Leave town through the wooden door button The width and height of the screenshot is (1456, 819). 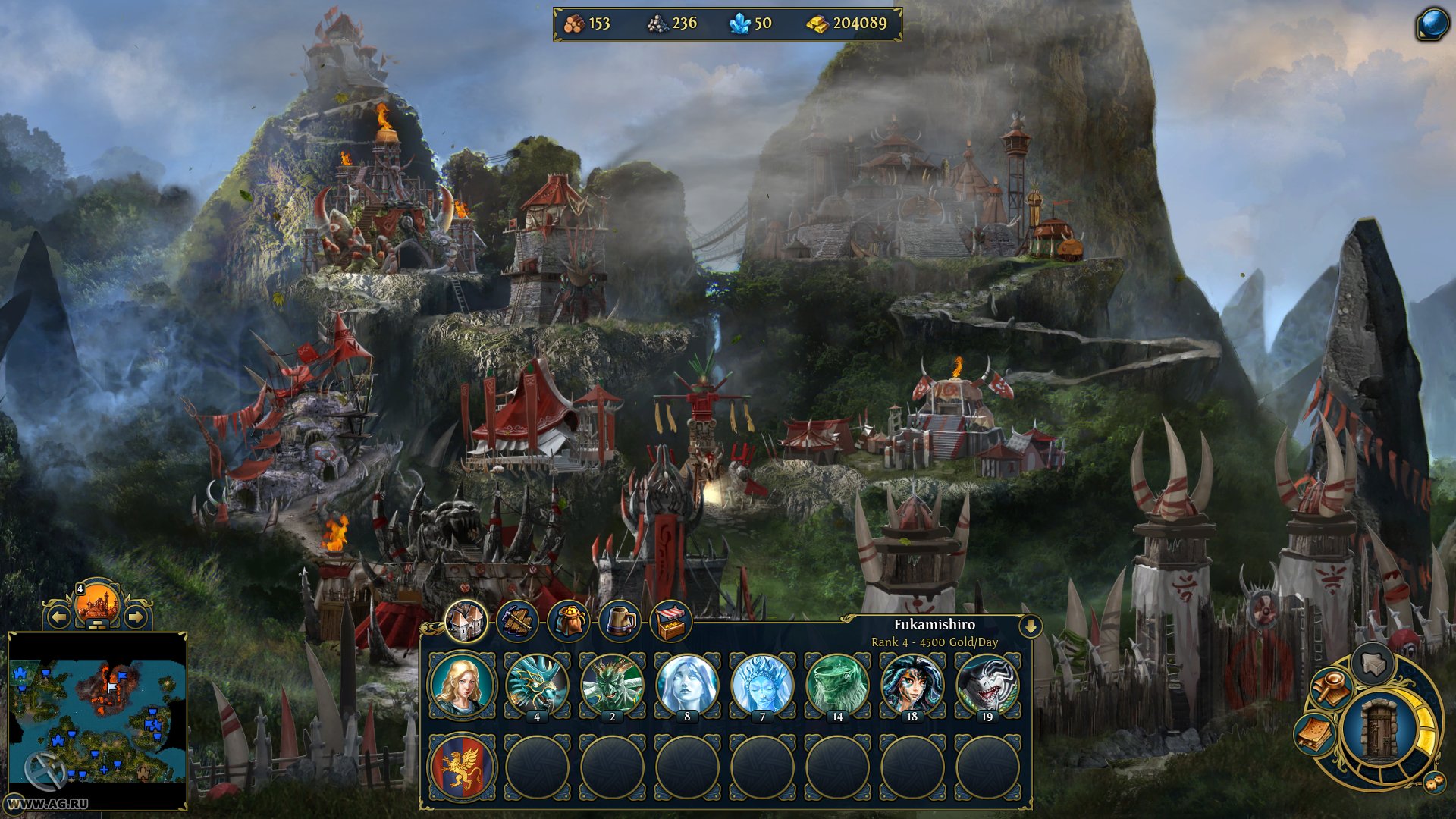pyautogui.click(x=1379, y=730)
